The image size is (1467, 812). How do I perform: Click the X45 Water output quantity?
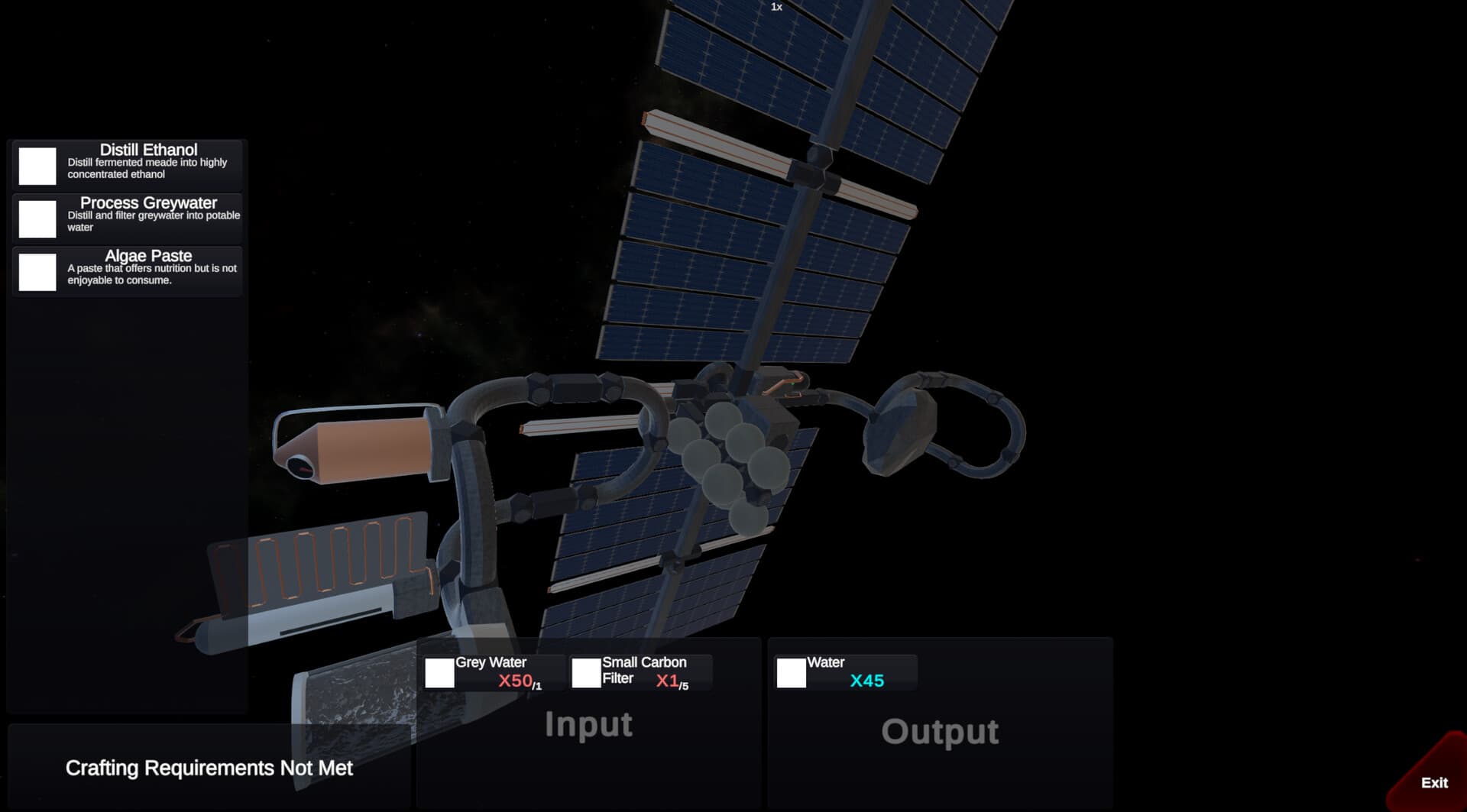tap(868, 678)
